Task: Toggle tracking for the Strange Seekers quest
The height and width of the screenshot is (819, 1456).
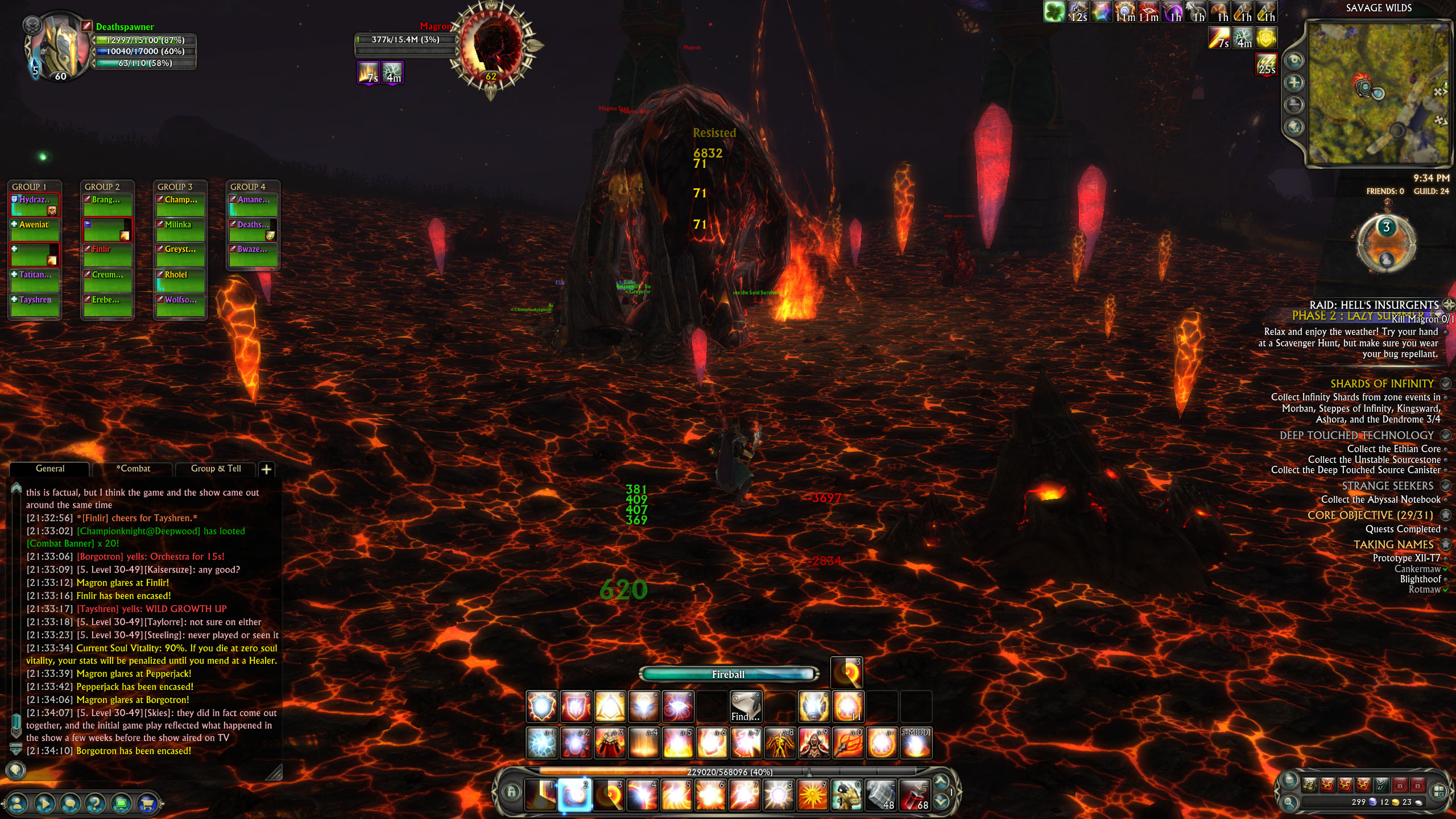Action: 1446,486
